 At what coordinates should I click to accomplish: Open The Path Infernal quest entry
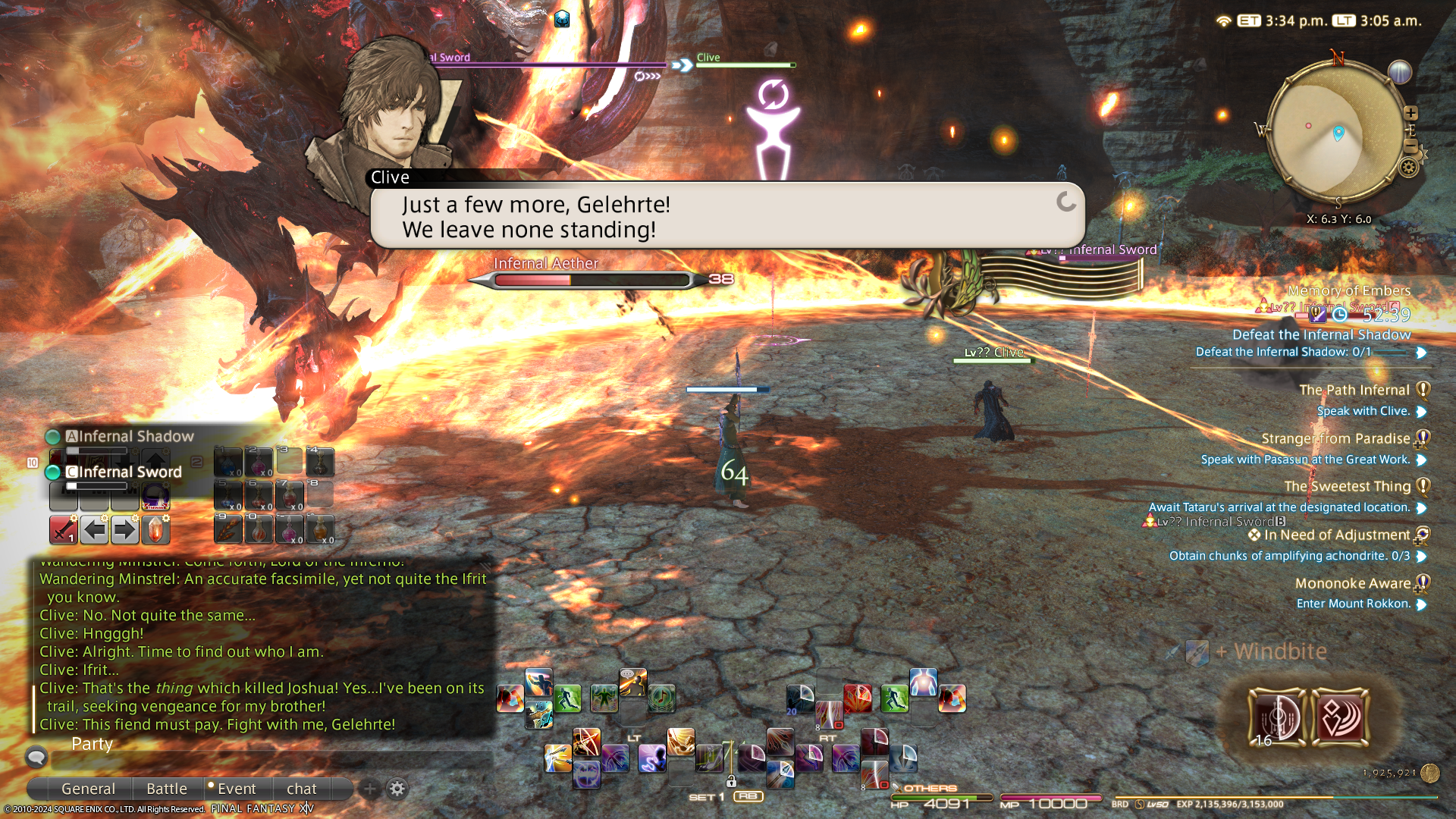tap(1354, 390)
